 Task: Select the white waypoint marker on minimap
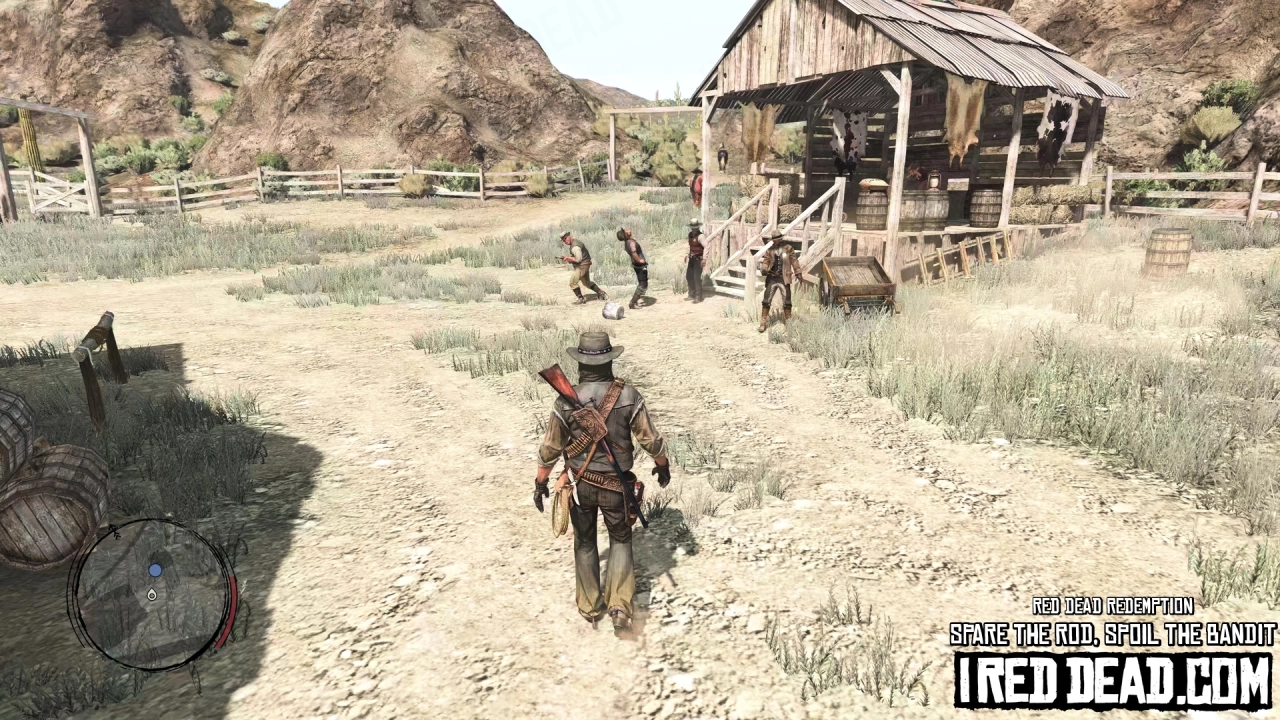coord(152,595)
